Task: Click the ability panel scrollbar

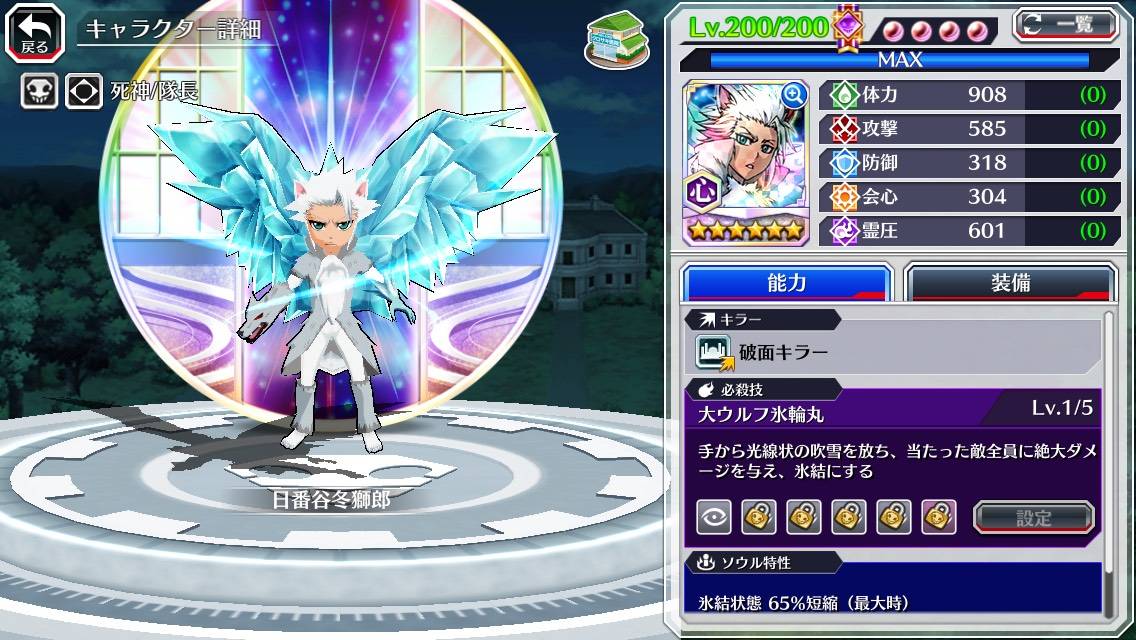Action: coord(1109,460)
